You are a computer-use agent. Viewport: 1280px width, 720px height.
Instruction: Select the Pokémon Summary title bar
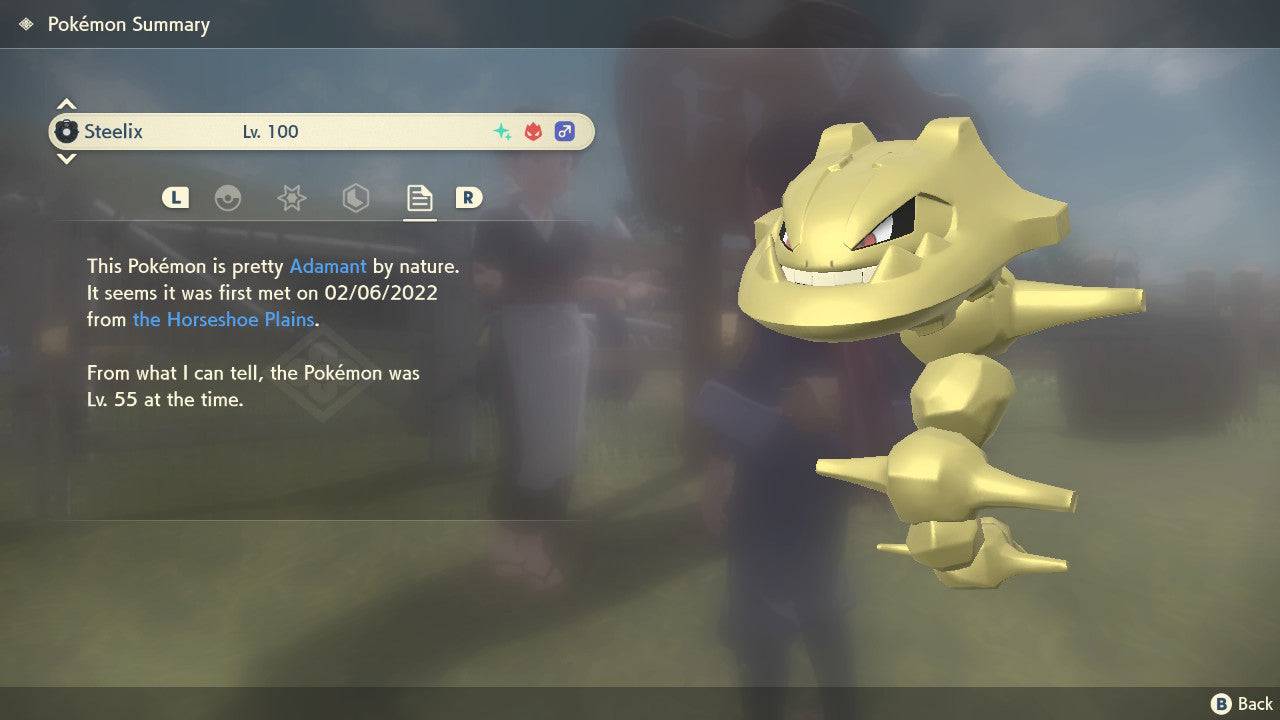tap(128, 23)
